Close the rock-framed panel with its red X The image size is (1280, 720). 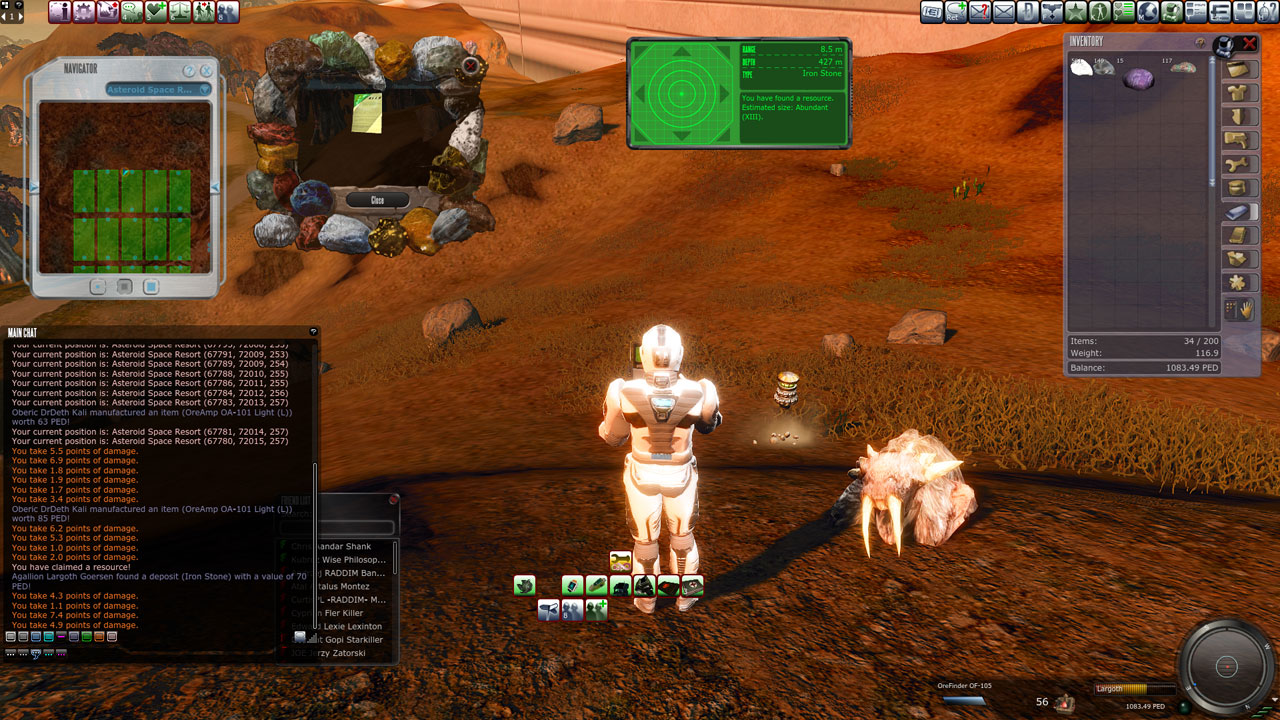(x=470, y=67)
